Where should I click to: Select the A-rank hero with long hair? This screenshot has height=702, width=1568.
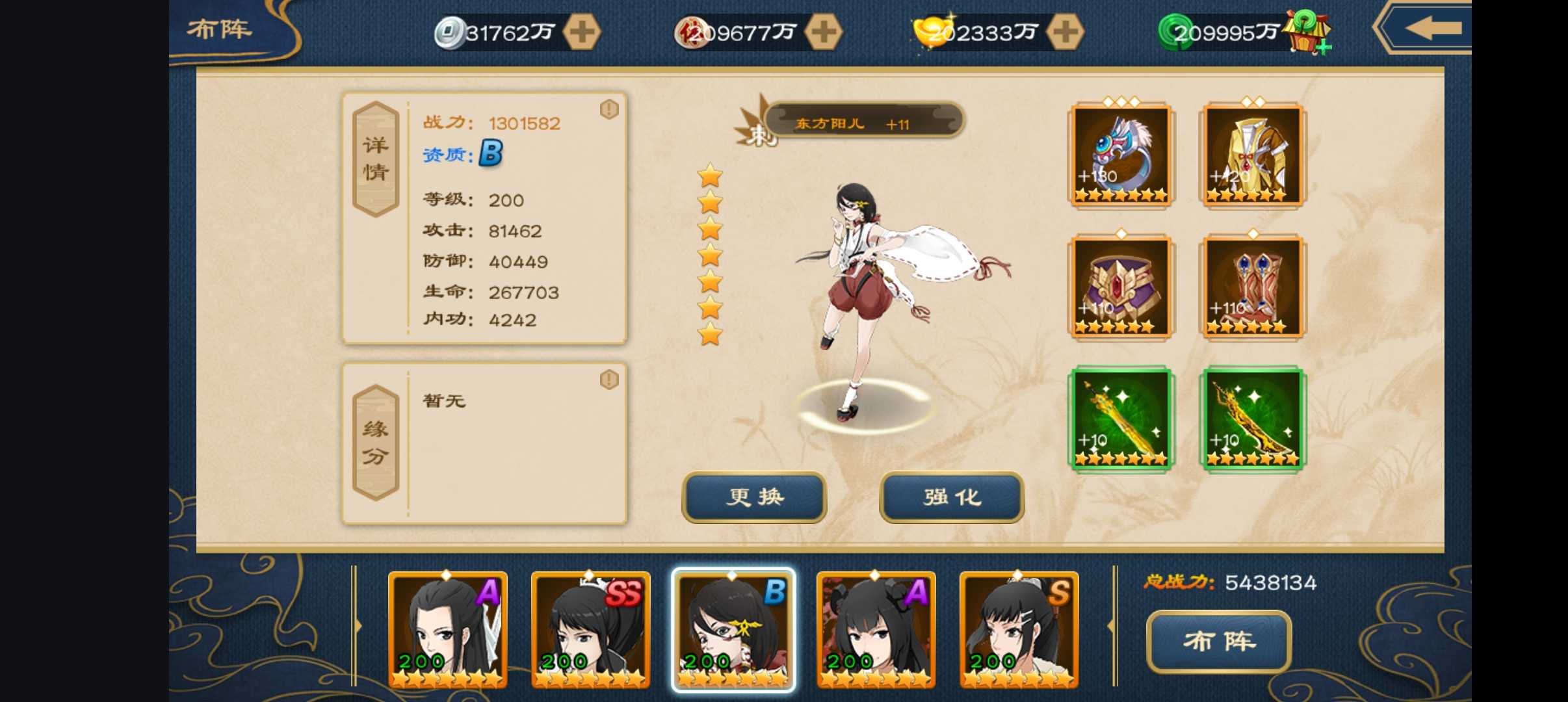[447, 629]
